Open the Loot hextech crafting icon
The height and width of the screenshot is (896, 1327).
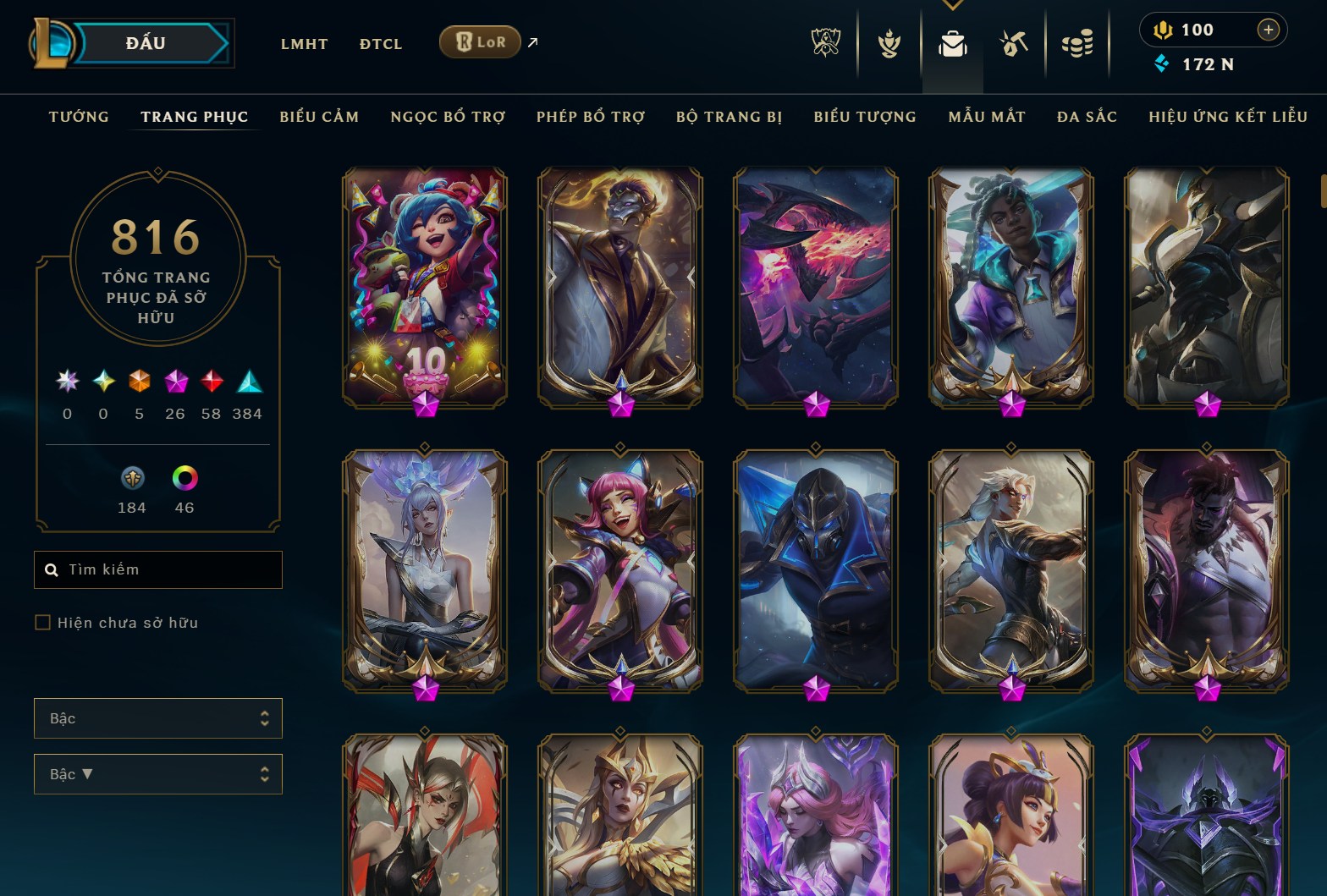pos(1012,44)
